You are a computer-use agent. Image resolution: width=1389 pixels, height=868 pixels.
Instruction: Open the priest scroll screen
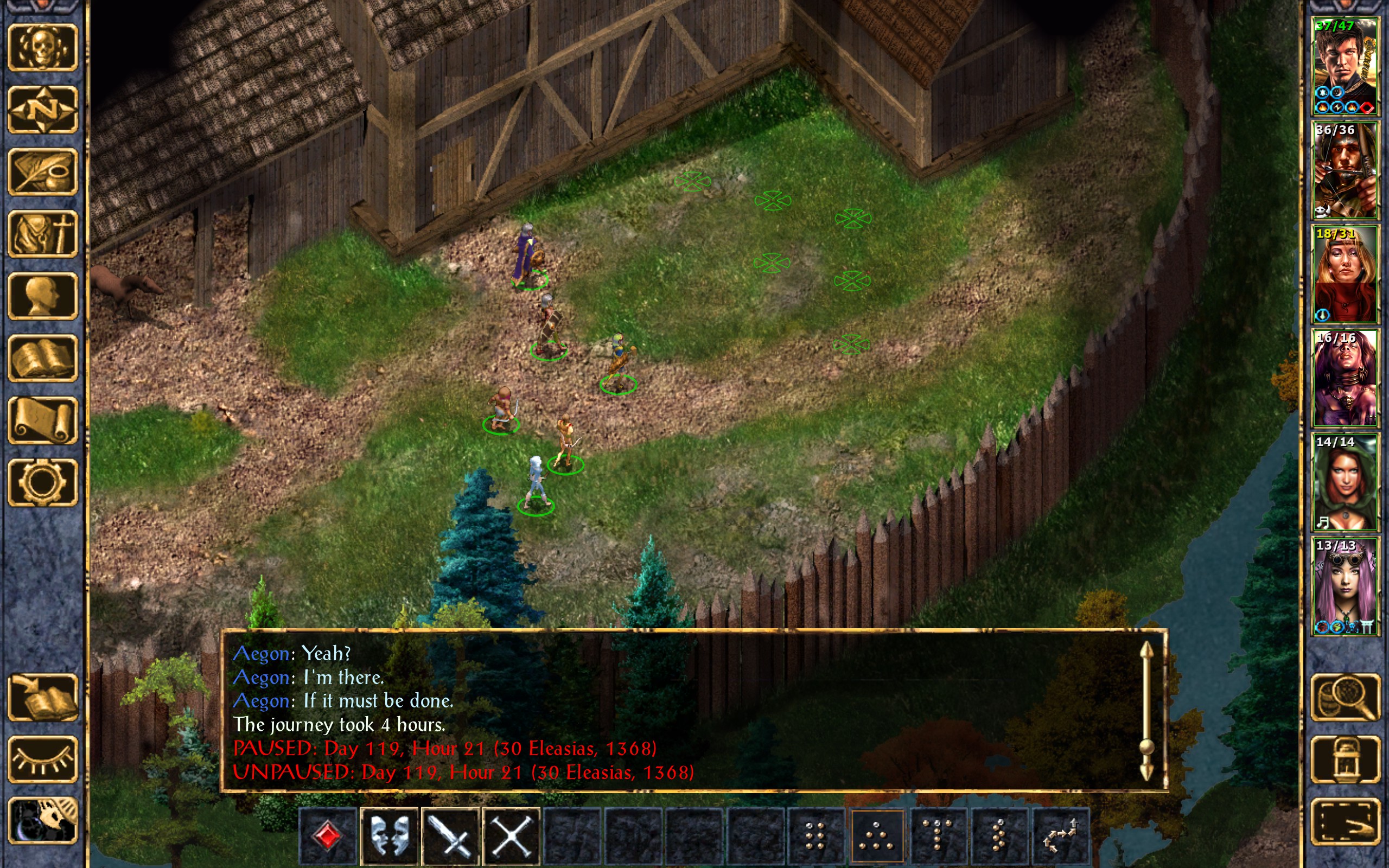point(43,420)
